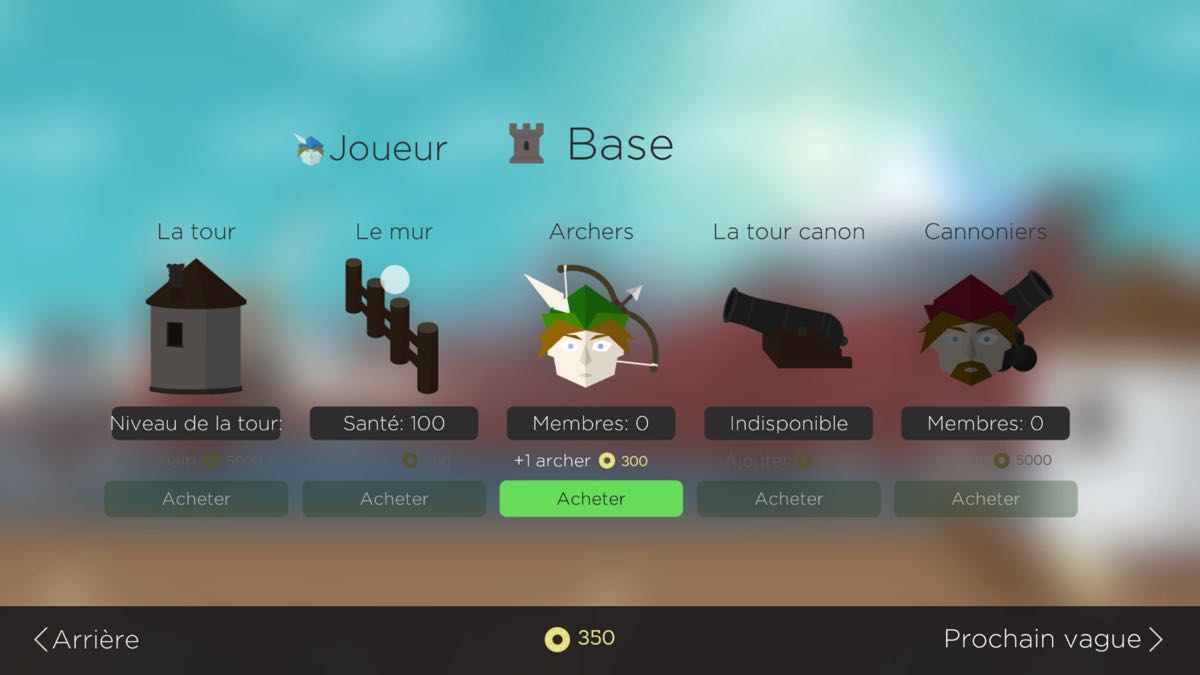Click Acheter under La tour canon
The height and width of the screenshot is (675, 1200).
coord(789,499)
